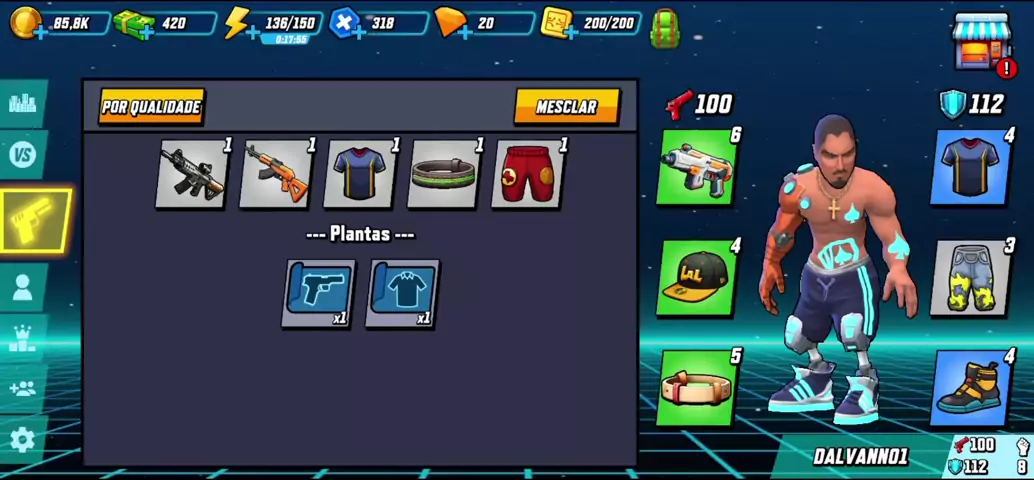Select the orange AK-47 rifle item

pos(276,174)
